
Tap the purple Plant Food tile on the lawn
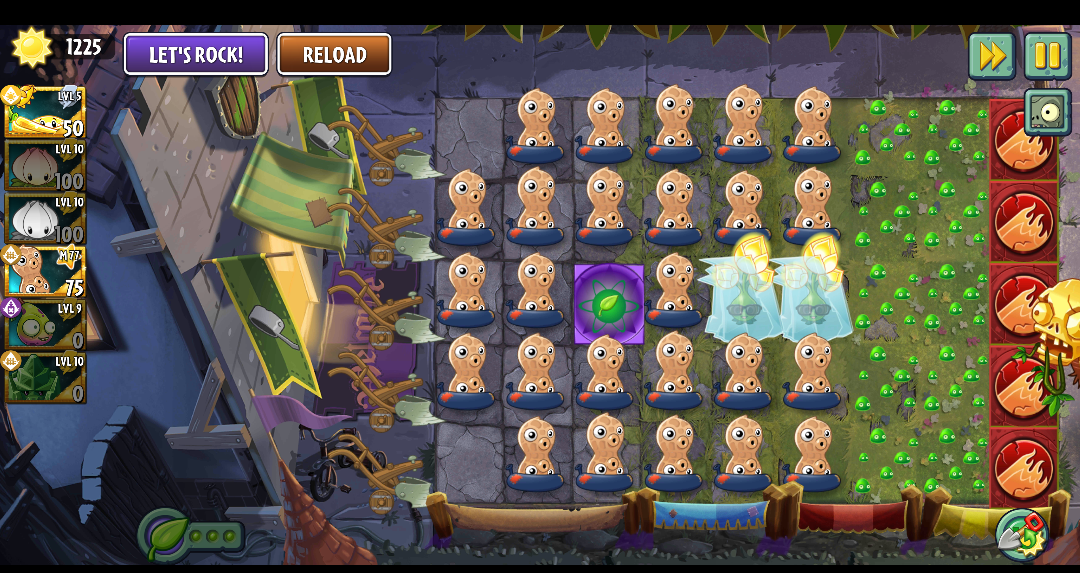[609, 304]
